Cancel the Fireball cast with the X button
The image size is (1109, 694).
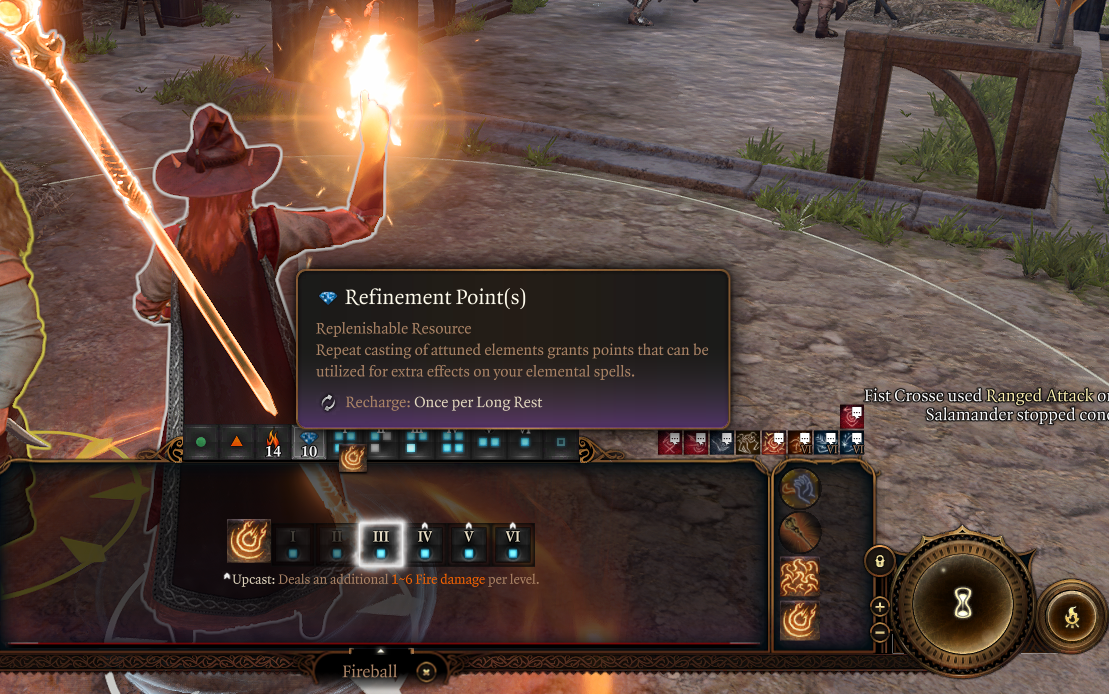point(426,672)
